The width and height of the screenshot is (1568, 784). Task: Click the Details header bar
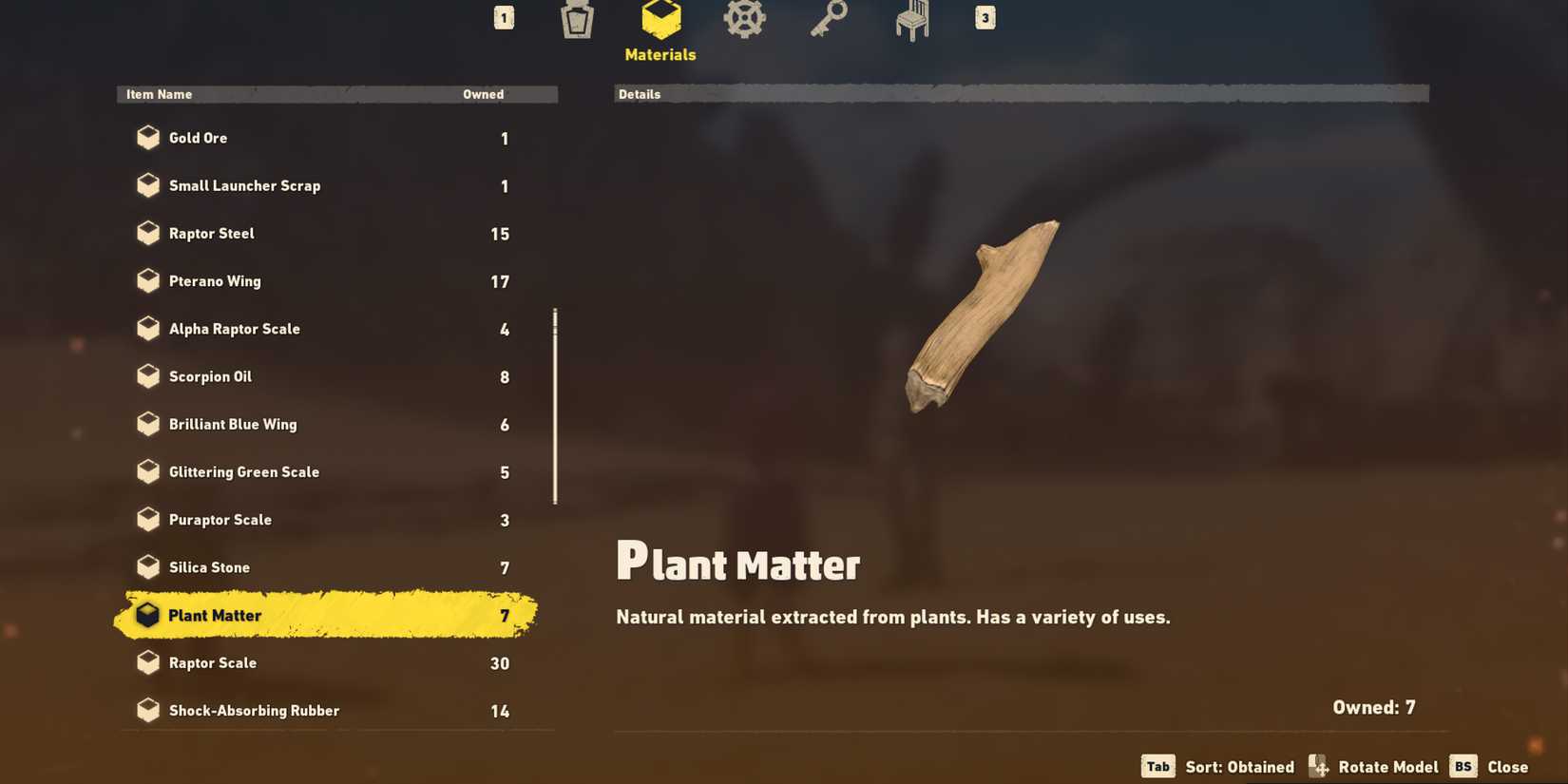1022,93
